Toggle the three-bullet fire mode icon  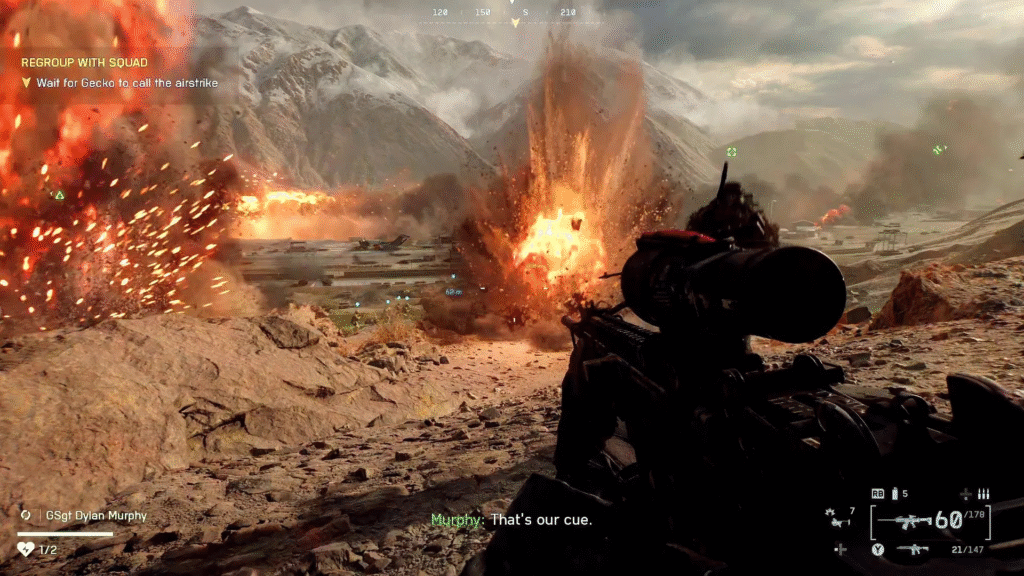pos(983,494)
